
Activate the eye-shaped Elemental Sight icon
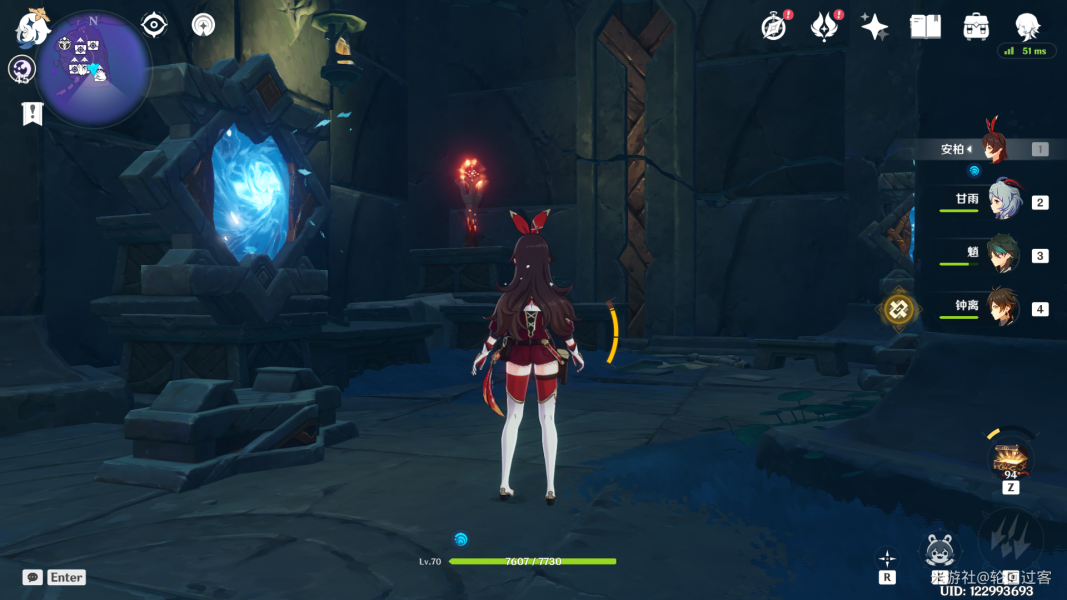tap(154, 25)
